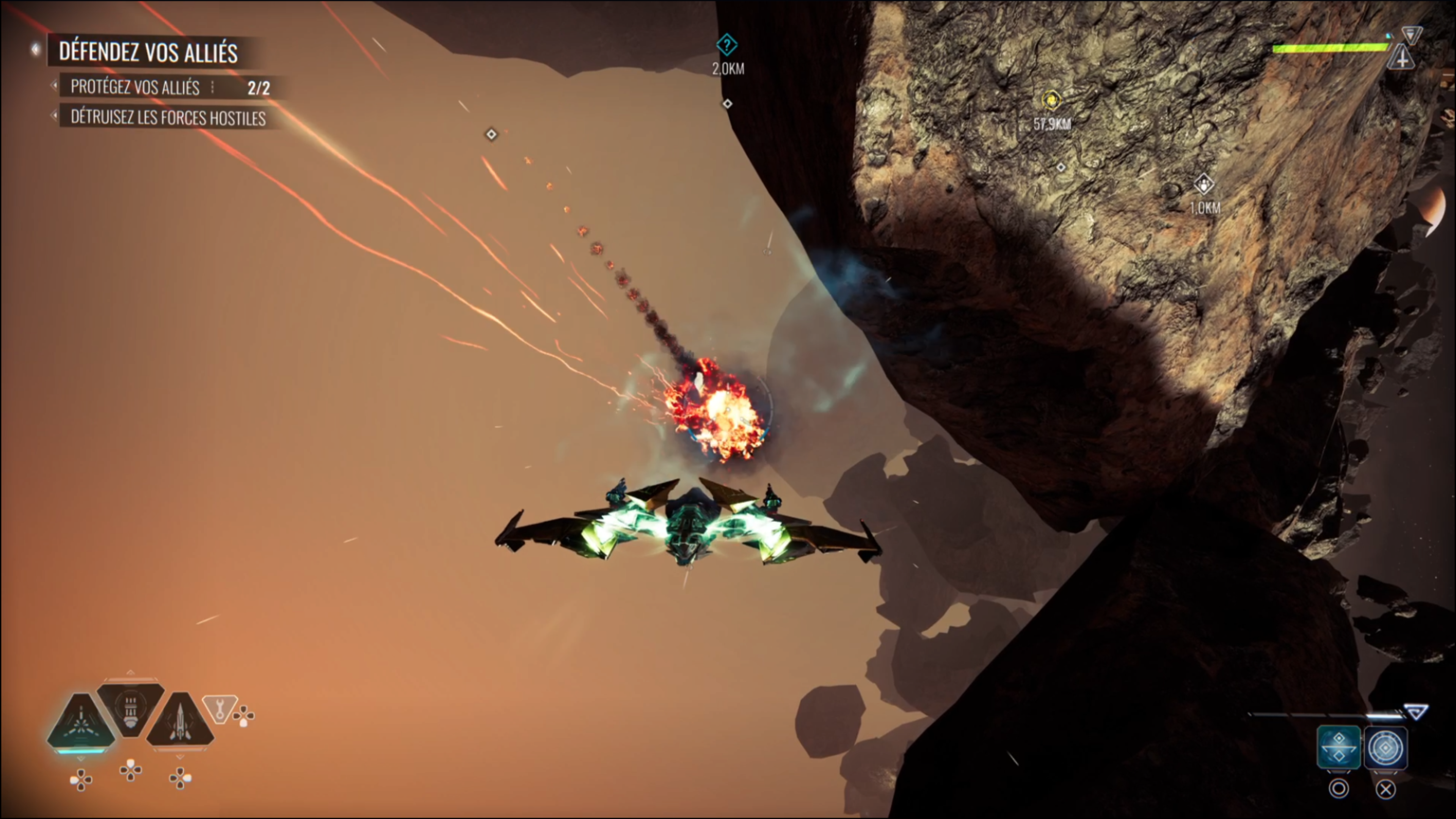Select the Protégez vos alliés objective

click(136, 87)
